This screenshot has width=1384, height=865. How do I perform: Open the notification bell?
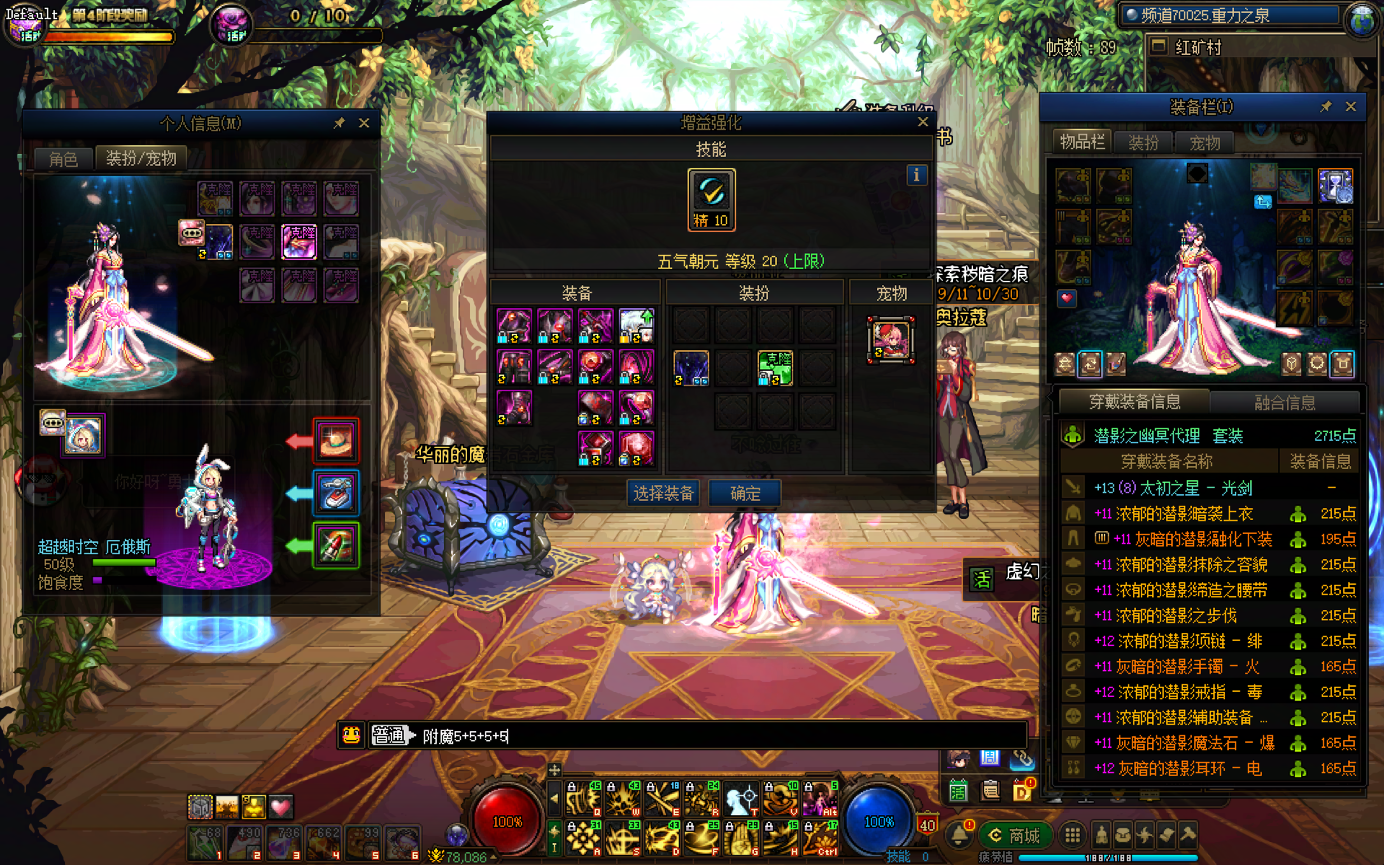[x=959, y=834]
